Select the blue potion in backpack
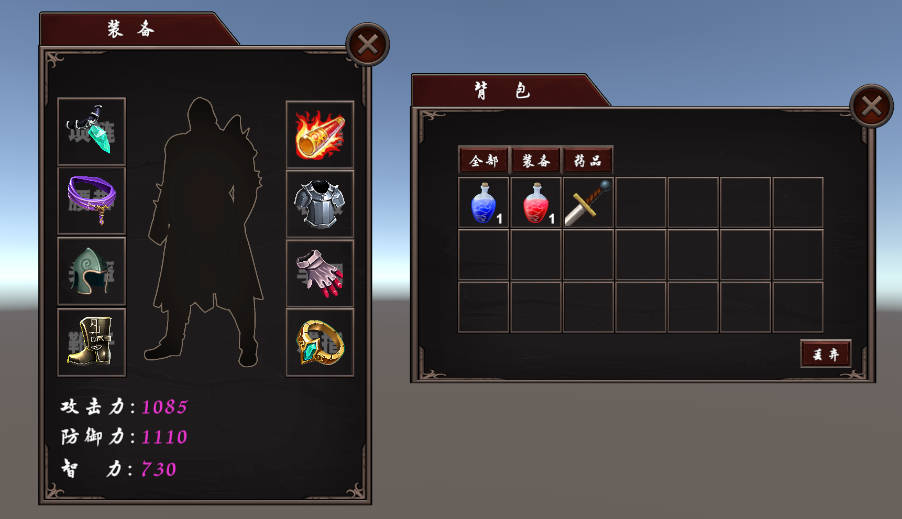 tap(484, 203)
